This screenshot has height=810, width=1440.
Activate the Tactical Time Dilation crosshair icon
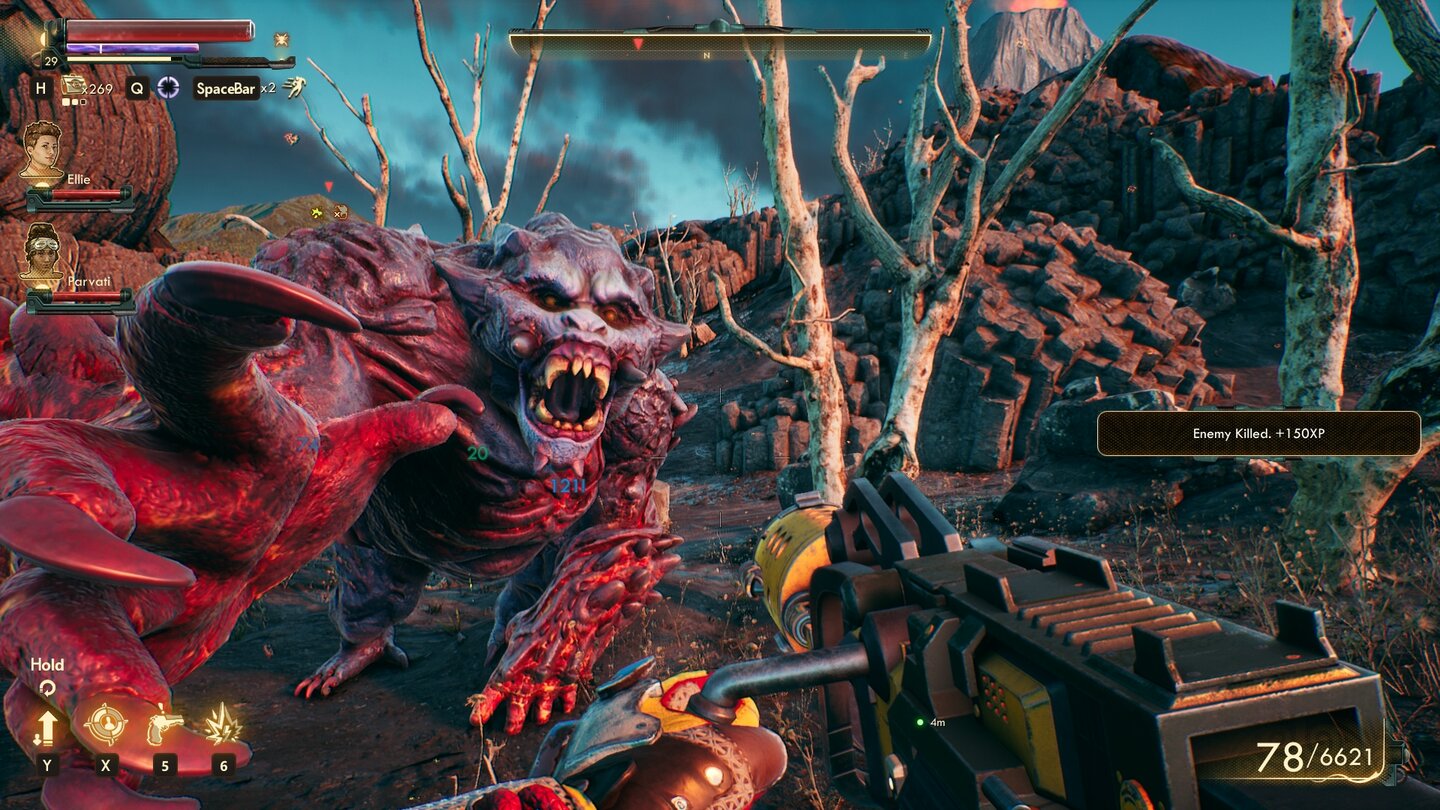click(x=168, y=88)
